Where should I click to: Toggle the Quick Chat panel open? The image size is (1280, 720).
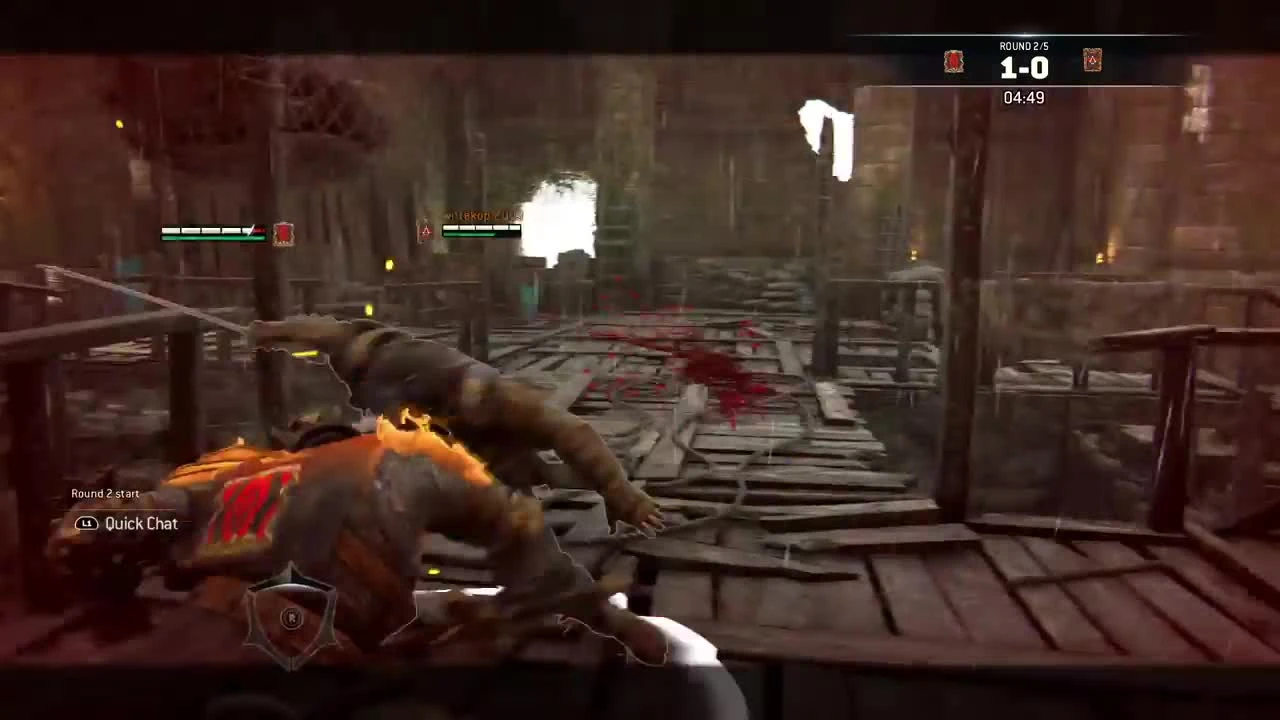pyautogui.click(x=140, y=523)
